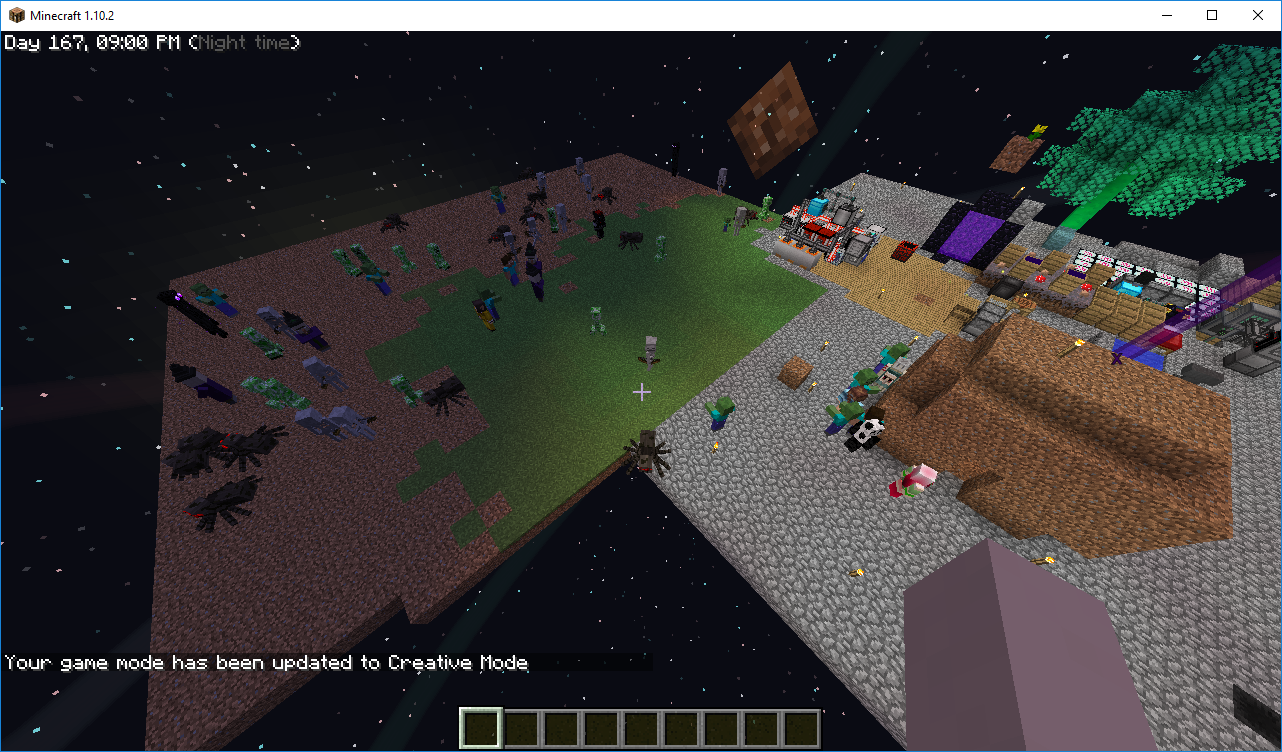The width and height of the screenshot is (1282, 752).
Task: Select the highlighted first hotbar slot
Action: click(x=480, y=728)
